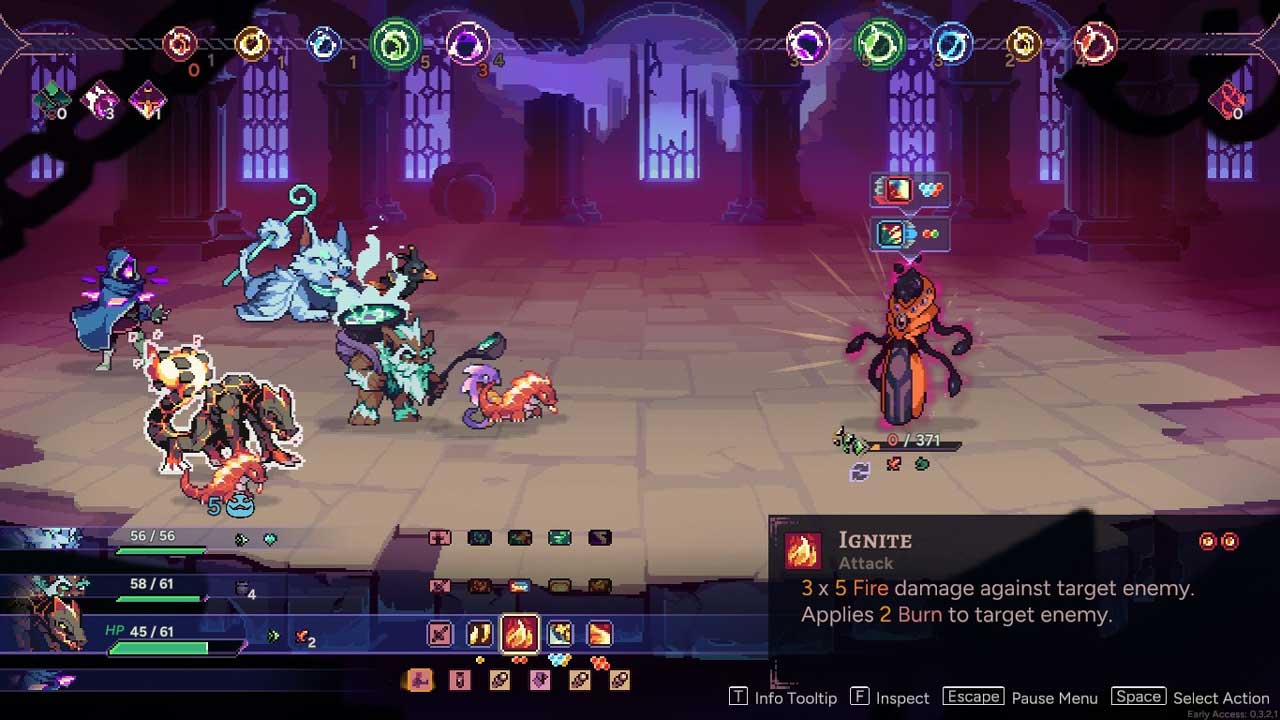The height and width of the screenshot is (720, 1280).
Task: Pick the blue and yellow burst ability
Action: coord(560,633)
